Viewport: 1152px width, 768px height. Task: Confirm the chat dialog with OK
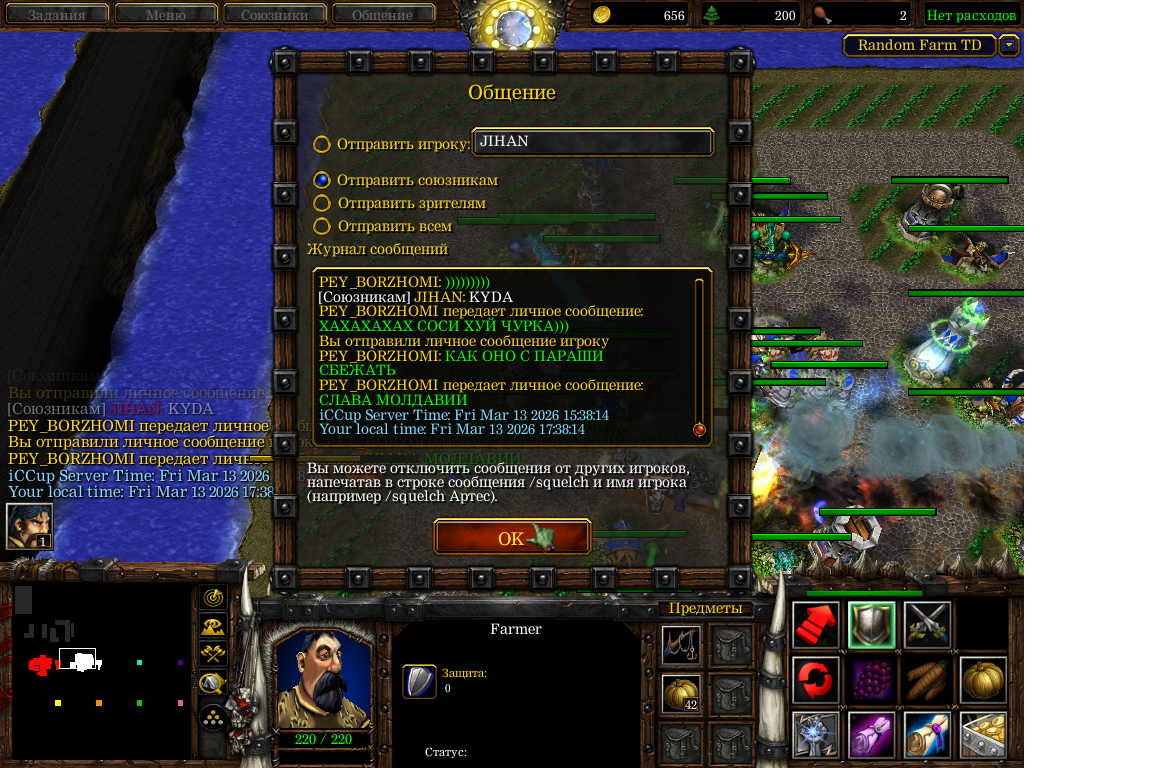[512, 538]
